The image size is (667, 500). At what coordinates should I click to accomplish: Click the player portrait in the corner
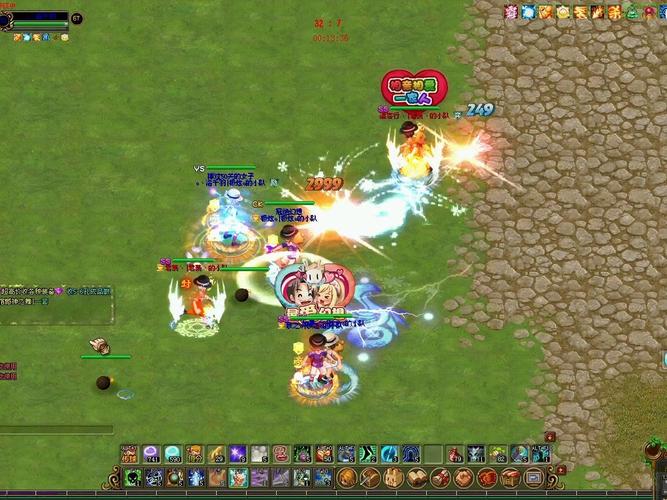click(6, 19)
